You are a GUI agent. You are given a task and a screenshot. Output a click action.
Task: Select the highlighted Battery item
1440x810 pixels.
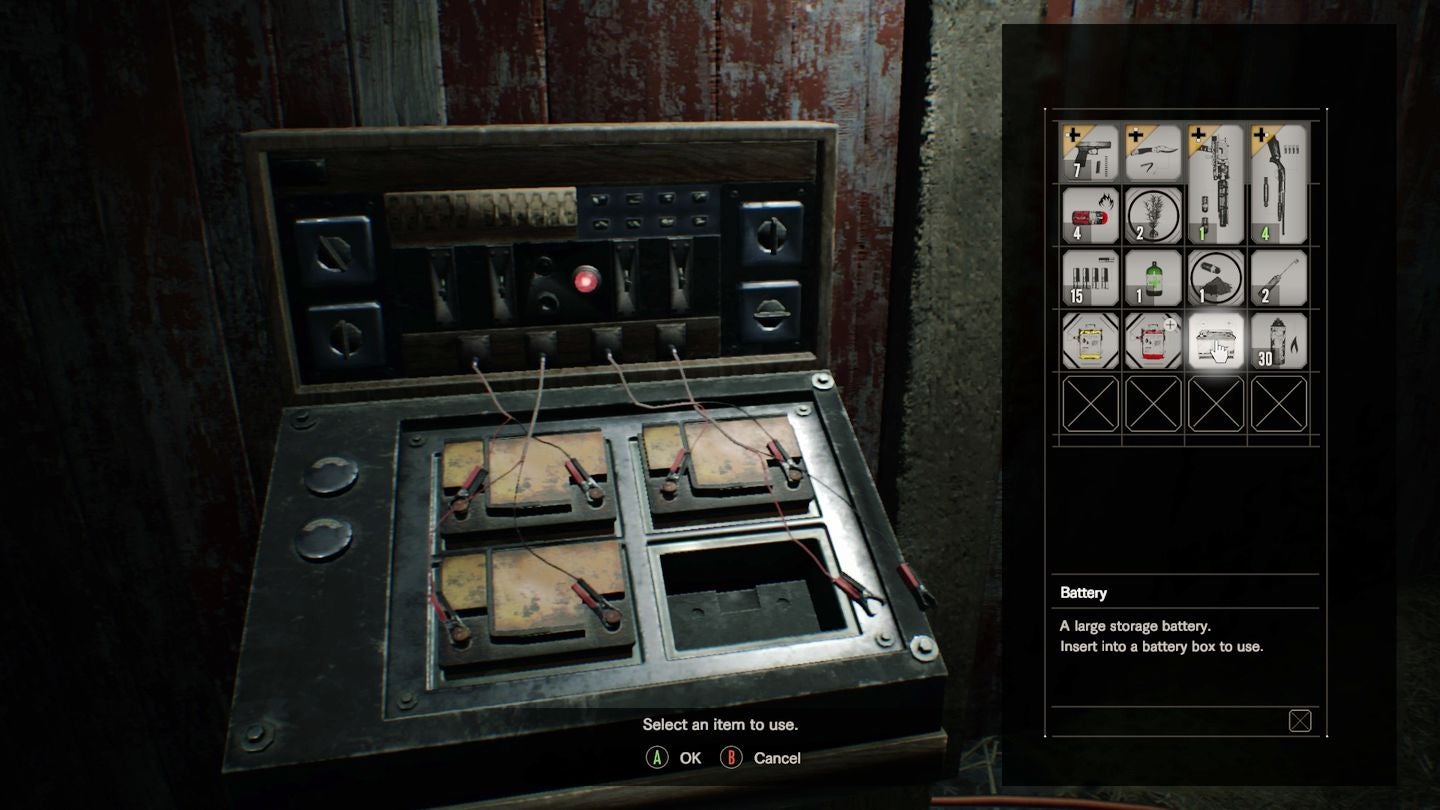point(1216,341)
